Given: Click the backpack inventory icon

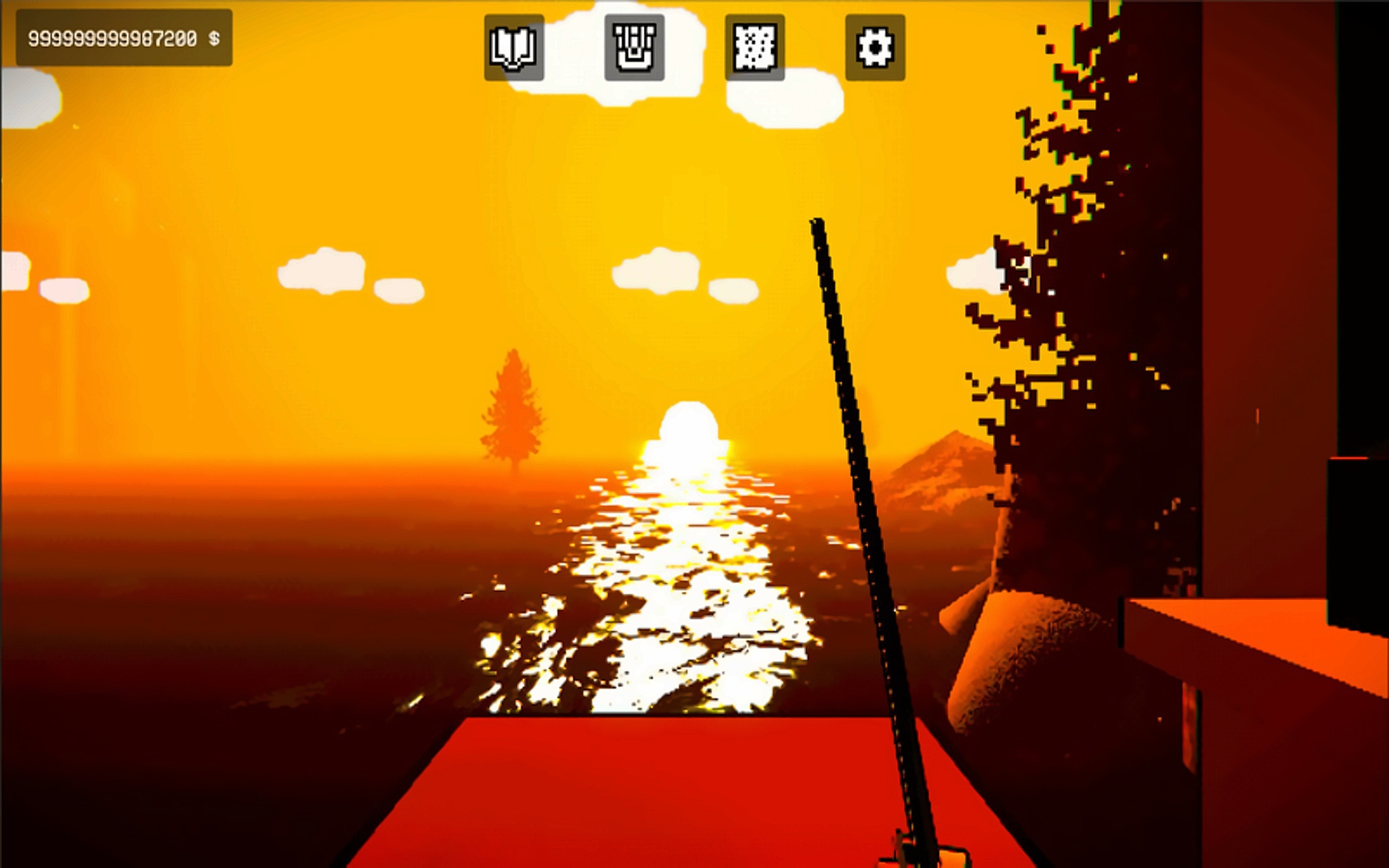Looking at the screenshot, I should pyautogui.click(x=634, y=47).
